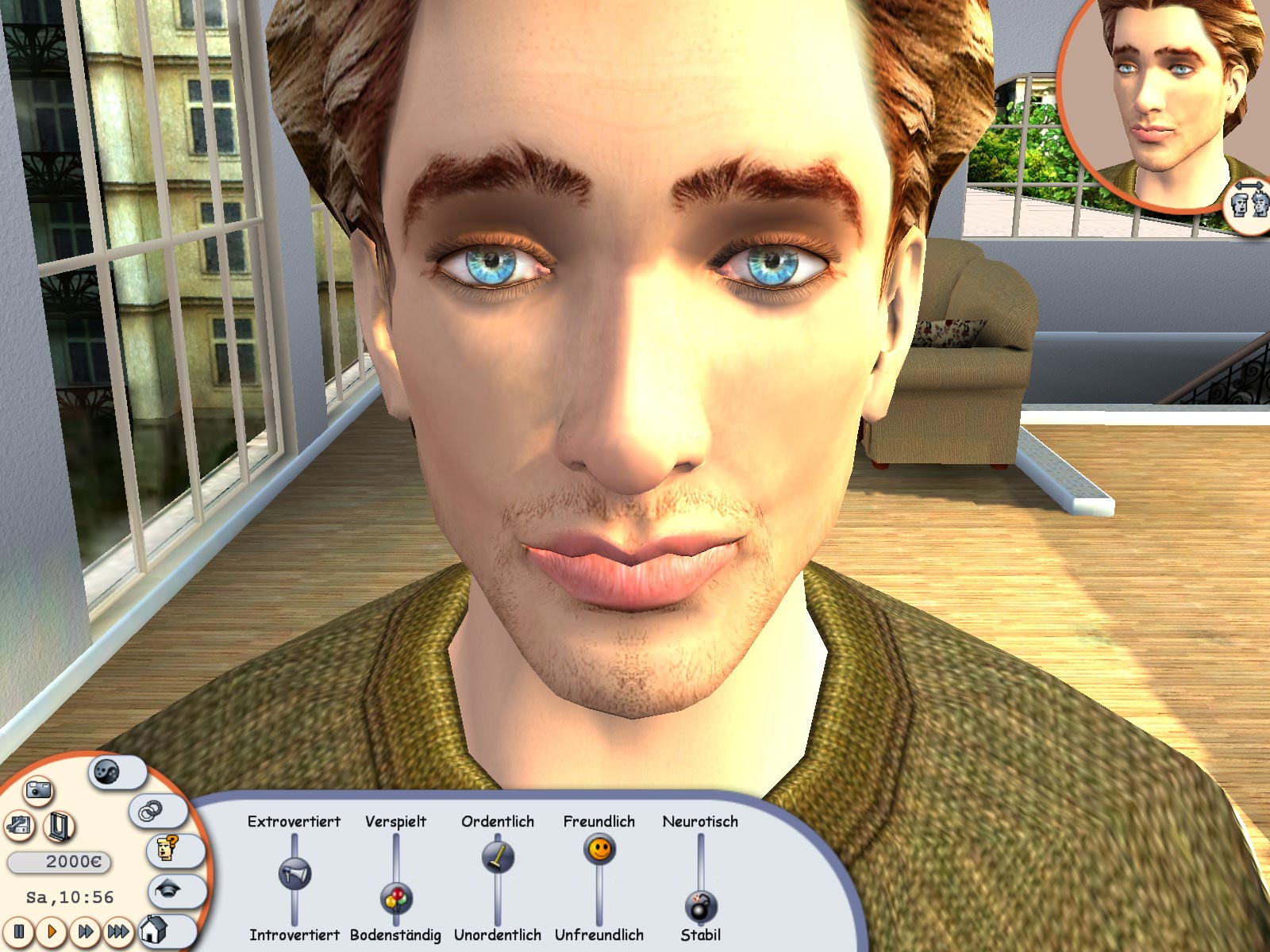Click the Neurotisch bomb slider handle
Image resolution: width=1270 pixels, height=952 pixels.
point(699,904)
